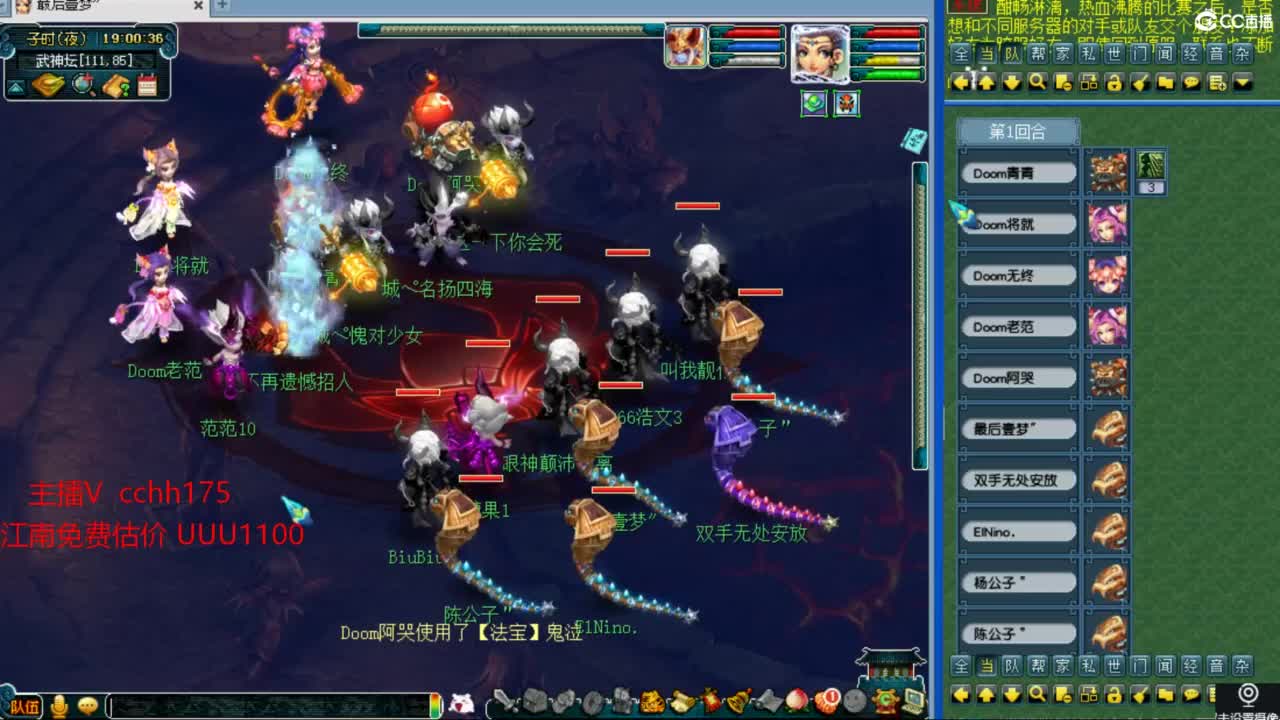
Task: Toggle the microphone beside the 队伍 button
Action: coord(60,705)
